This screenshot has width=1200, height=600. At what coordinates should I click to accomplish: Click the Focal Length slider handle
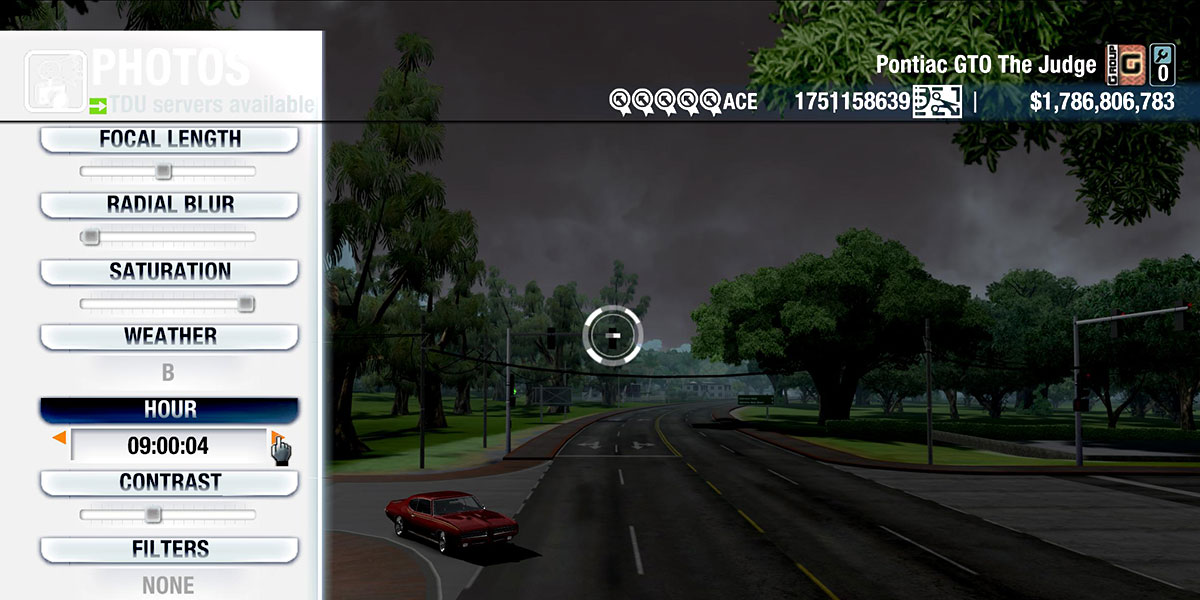(x=164, y=171)
